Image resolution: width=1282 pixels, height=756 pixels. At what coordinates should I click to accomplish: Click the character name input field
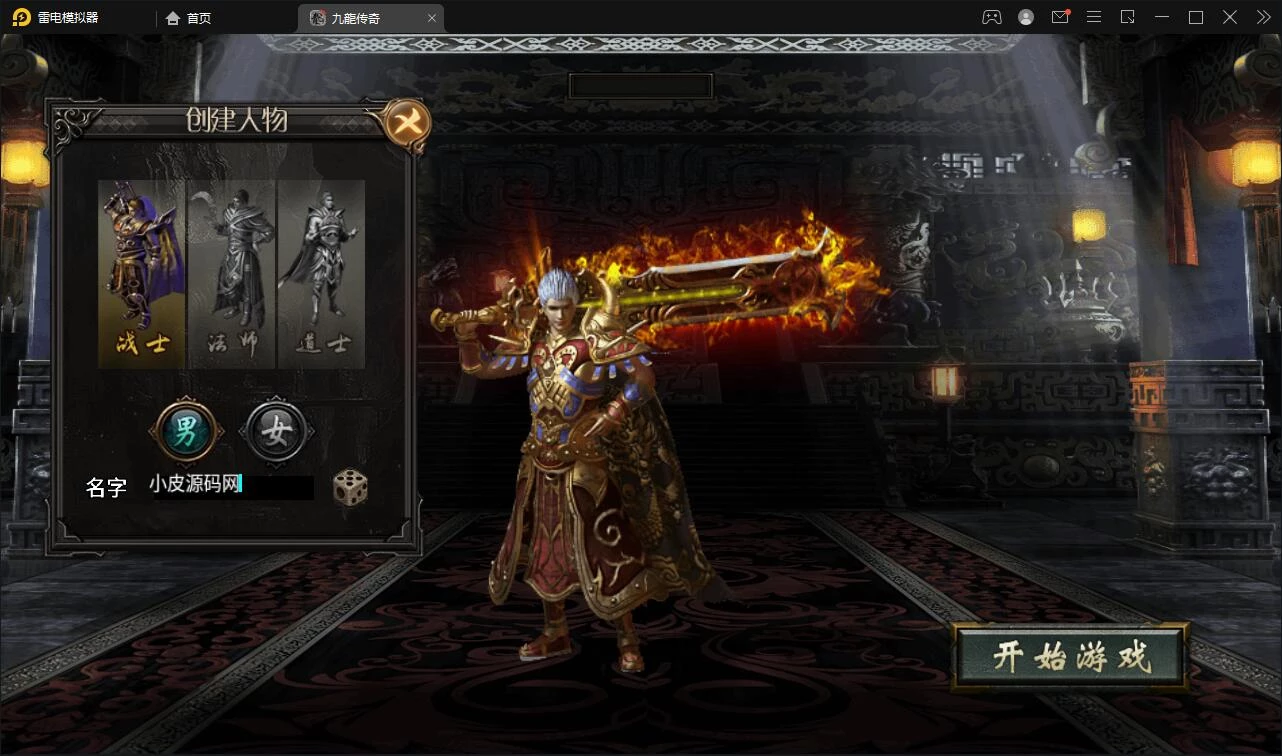tap(230, 486)
